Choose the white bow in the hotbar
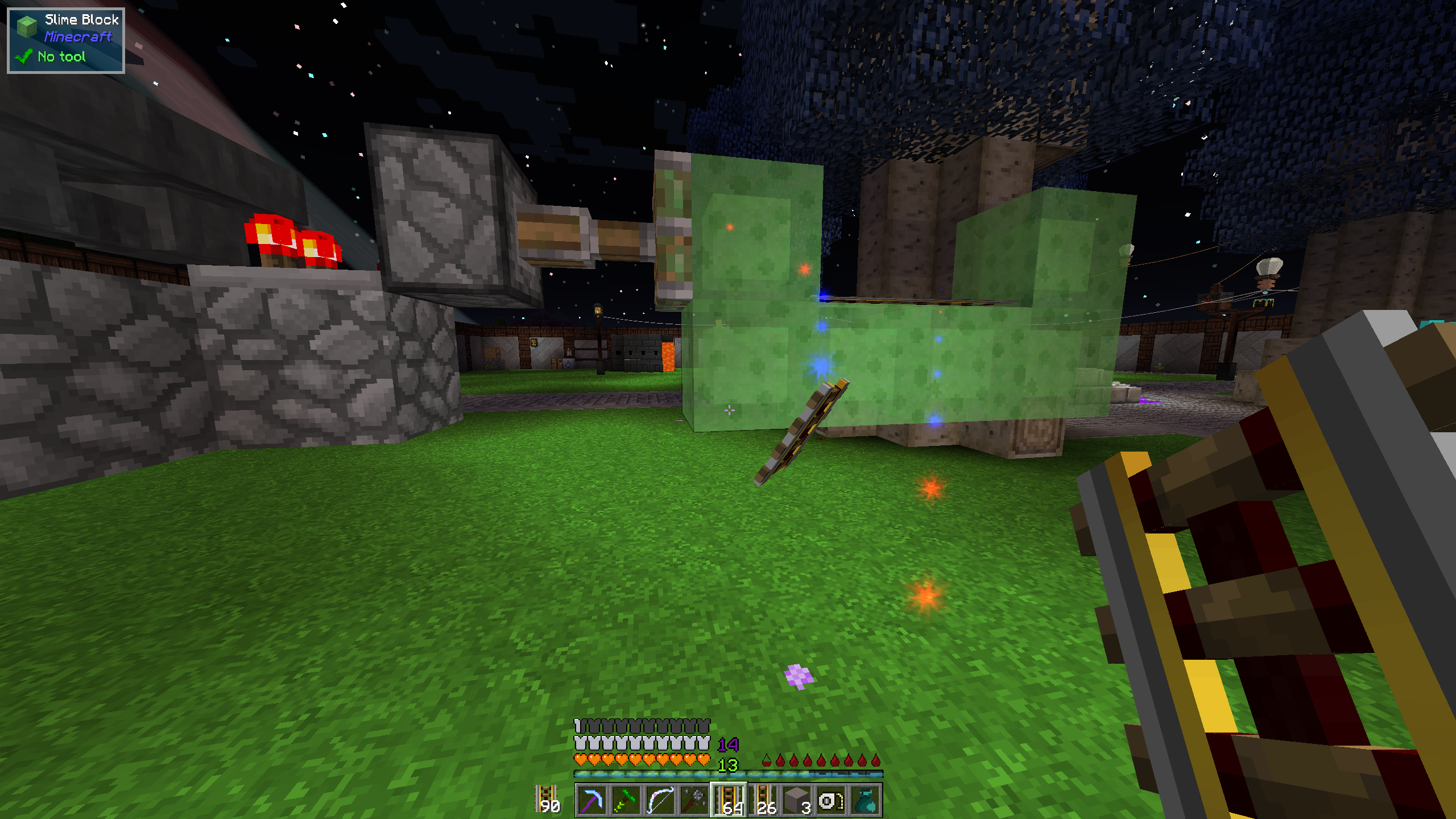The height and width of the screenshot is (819, 1456). pos(660,800)
